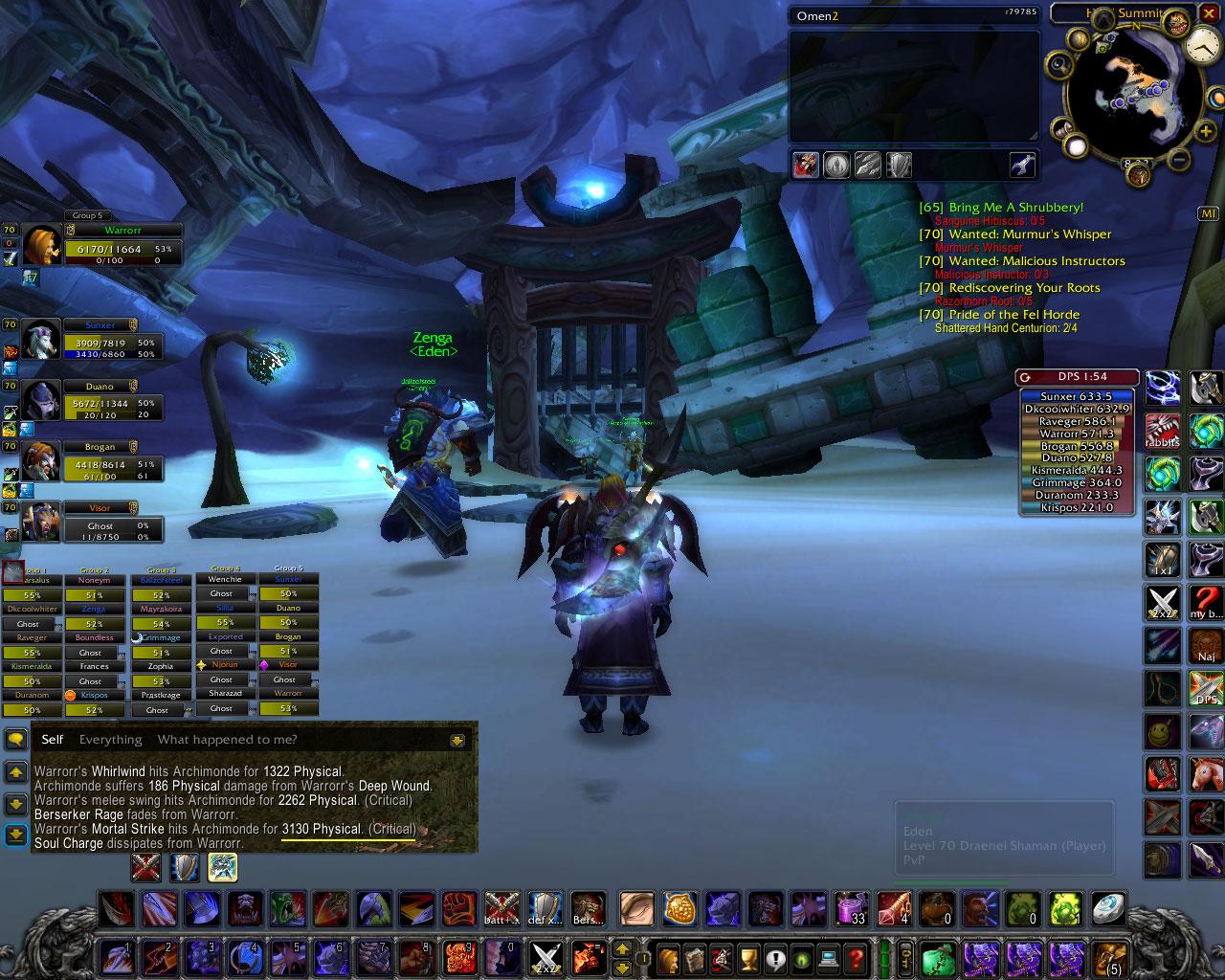This screenshot has width=1225, height=980.
Task: Target party member Sunxer's unit frame
Action: coord(100,340)
